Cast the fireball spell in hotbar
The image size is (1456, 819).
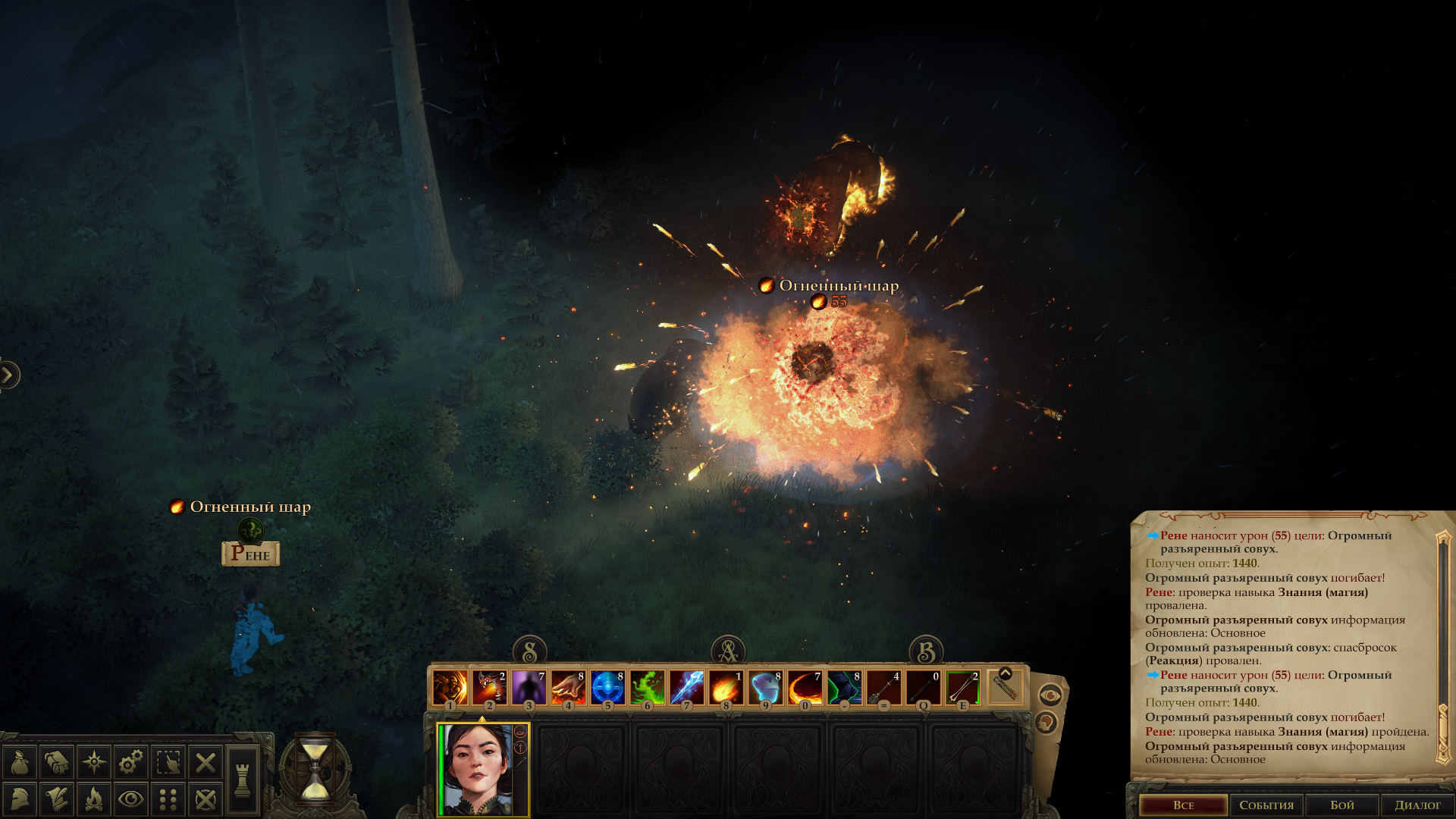[726, 688]
